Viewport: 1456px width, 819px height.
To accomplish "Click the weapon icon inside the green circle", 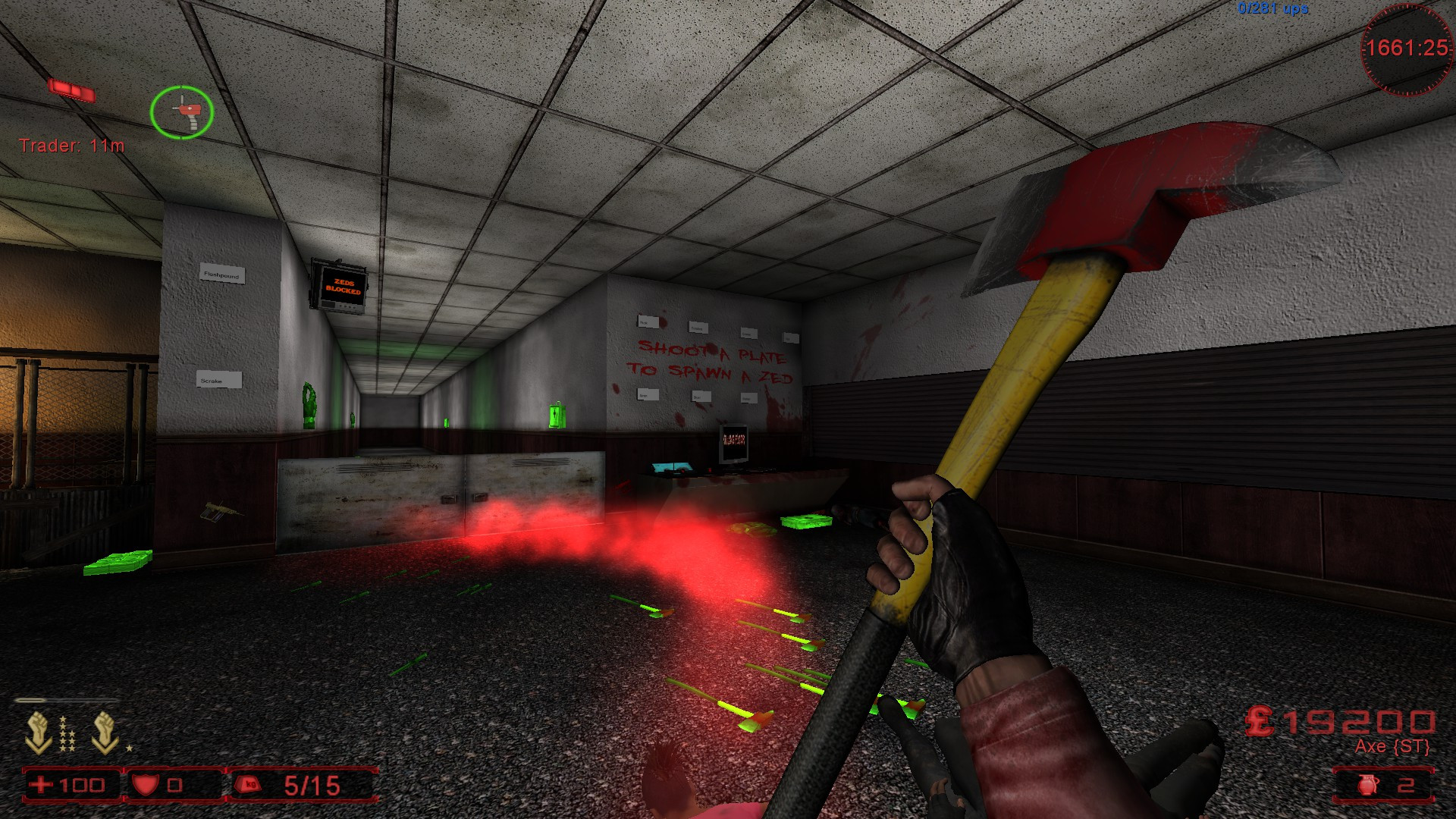I will click(x=184, y=112).
